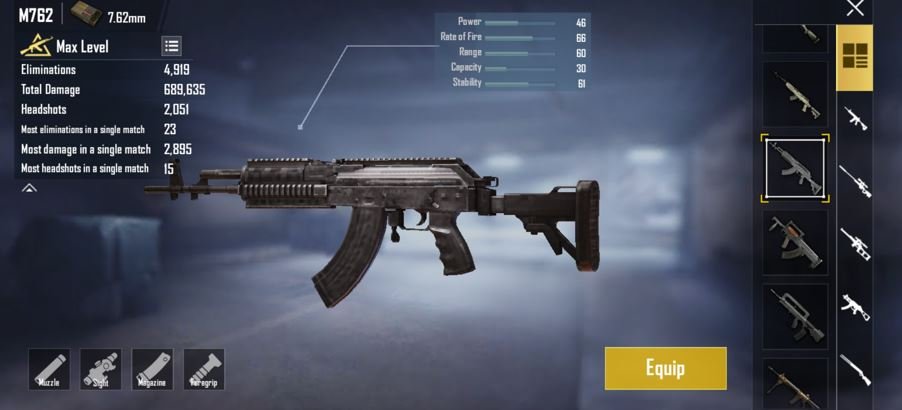Screen dimensions: 902x410
Task: Collapse the weapon stats panel arrow
Action: pos(29,188)
